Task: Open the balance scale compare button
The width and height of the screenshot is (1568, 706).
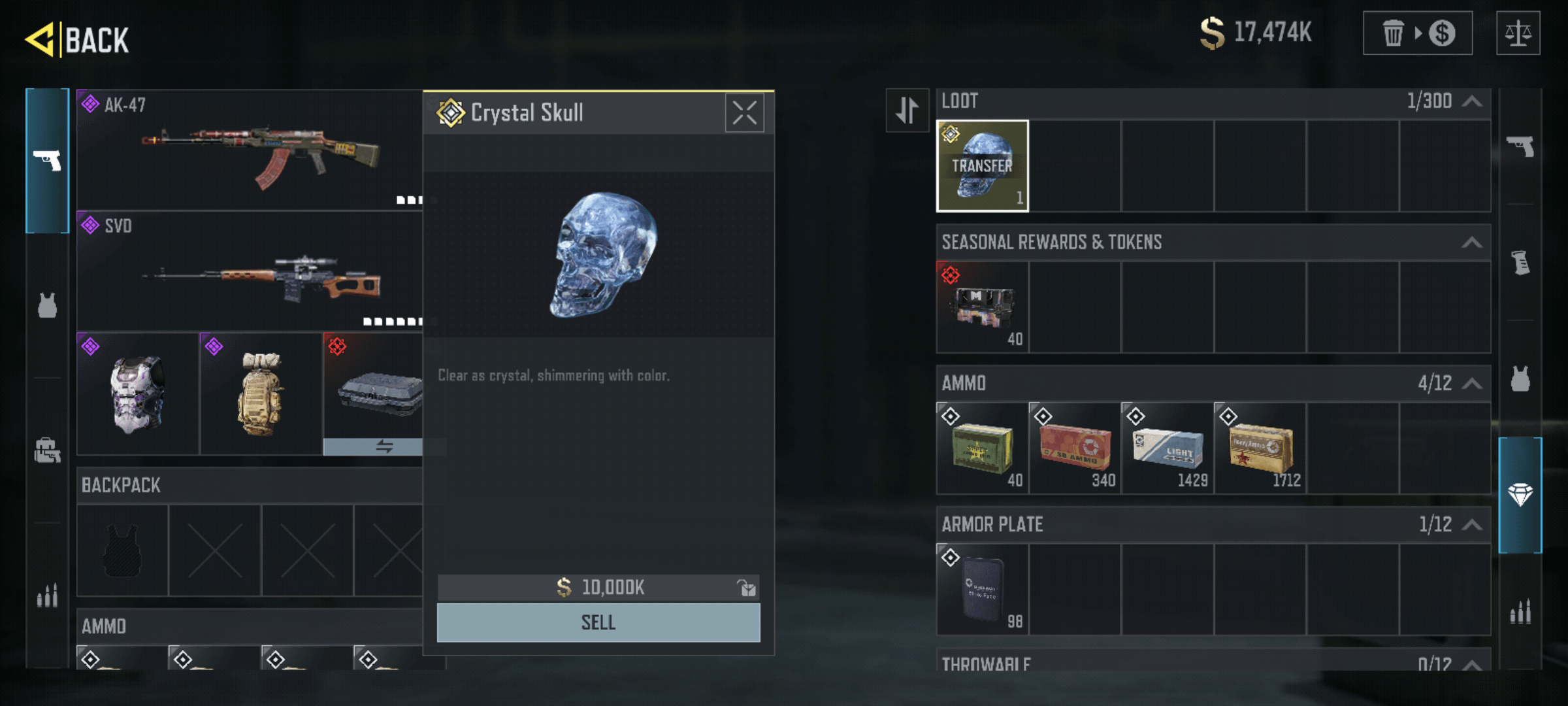Action: tap(1518, 33)
